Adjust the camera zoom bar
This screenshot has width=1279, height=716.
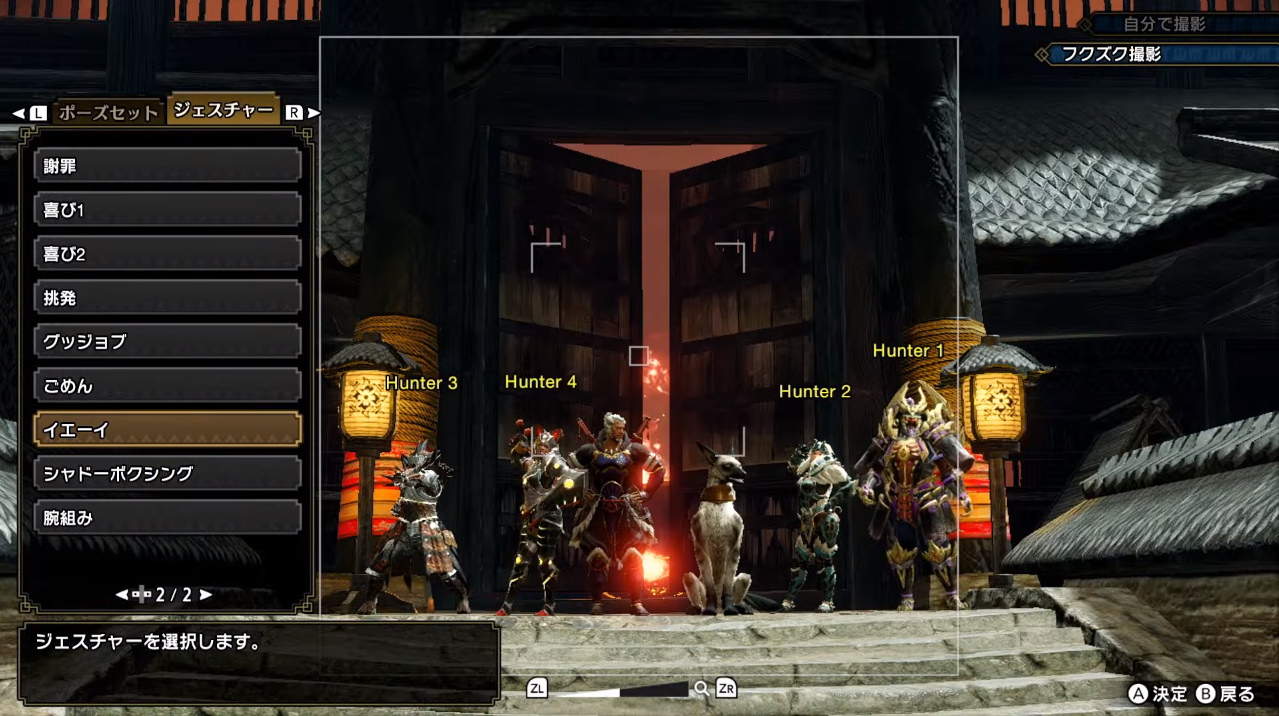619,689
